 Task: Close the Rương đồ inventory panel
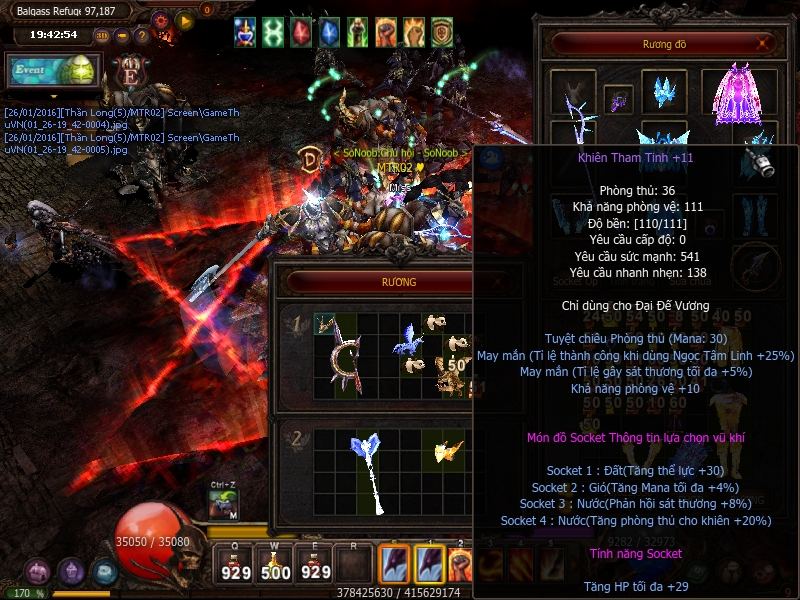pyautogui.click(x=765, y=43)
